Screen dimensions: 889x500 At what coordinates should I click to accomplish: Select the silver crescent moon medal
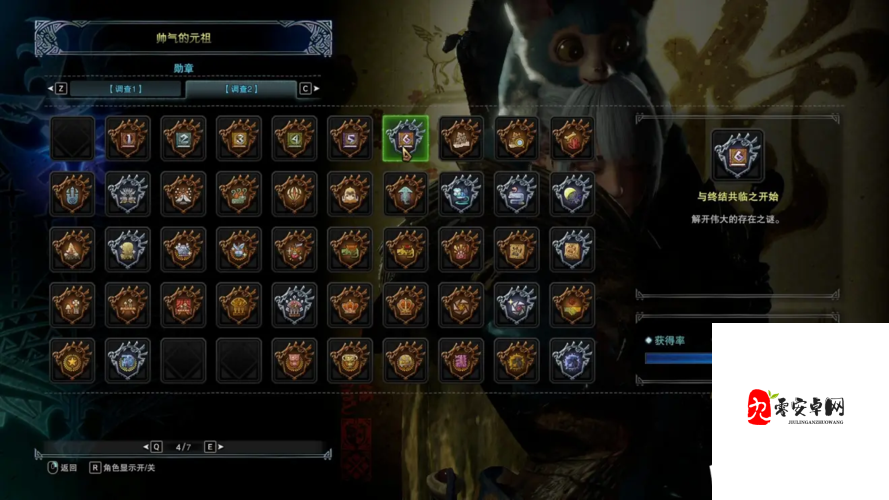572,193
